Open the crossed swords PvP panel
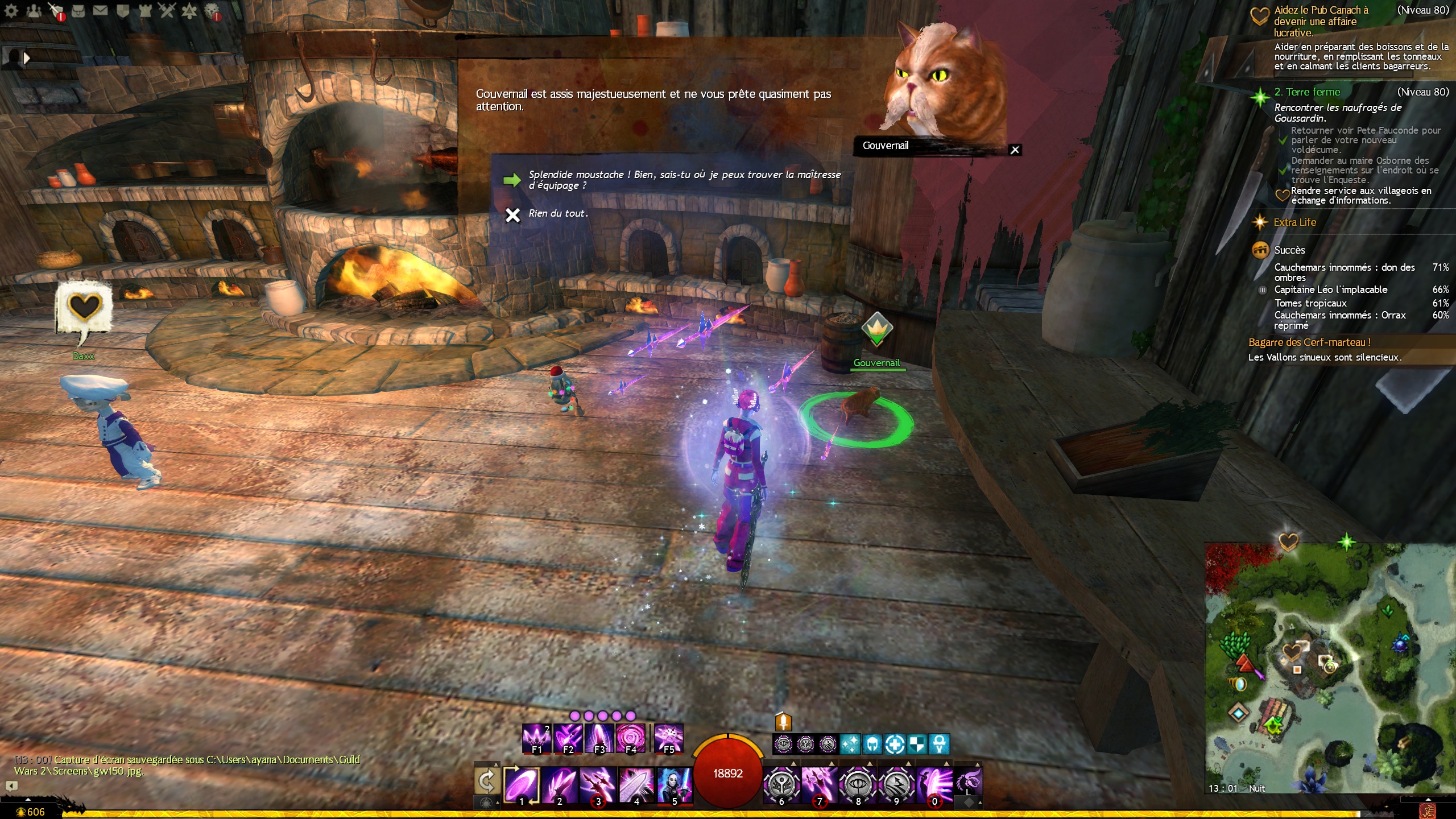The height and width of the screenshot is (819, 1456). click(x=167, y=10)
